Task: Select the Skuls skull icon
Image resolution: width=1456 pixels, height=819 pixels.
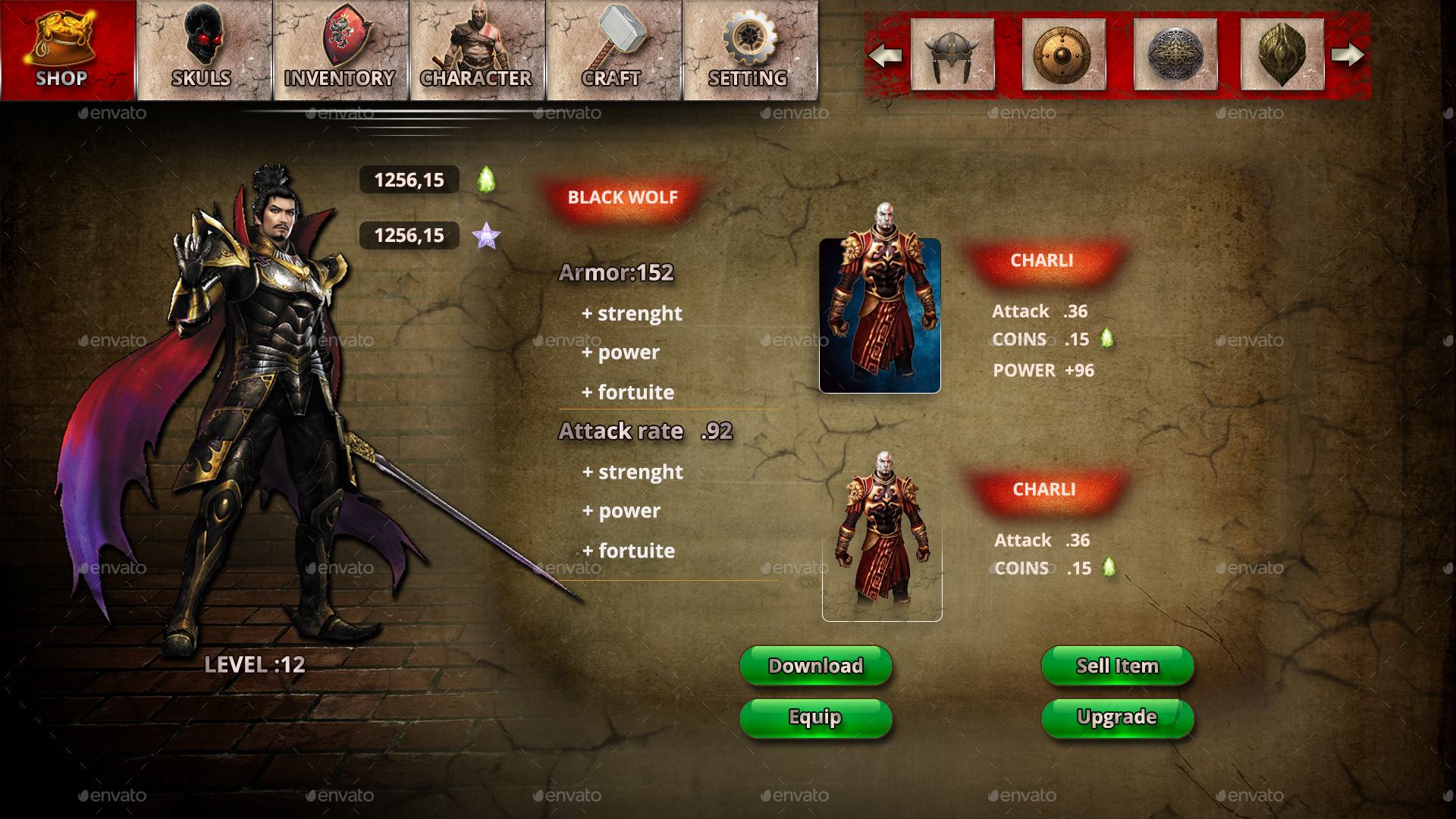Action: tap(203, 36)
